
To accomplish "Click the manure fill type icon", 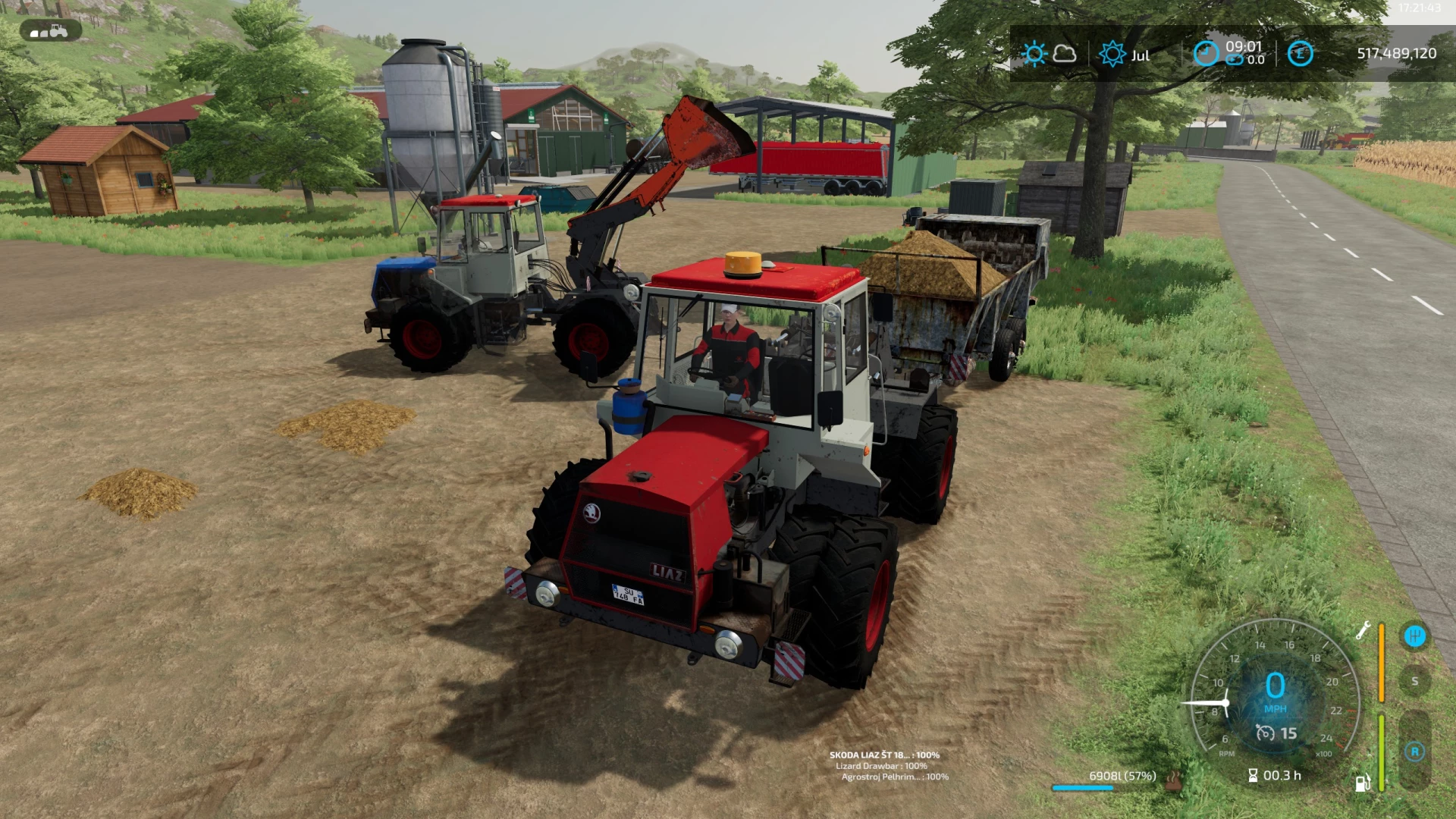I will coord(1173,779).
